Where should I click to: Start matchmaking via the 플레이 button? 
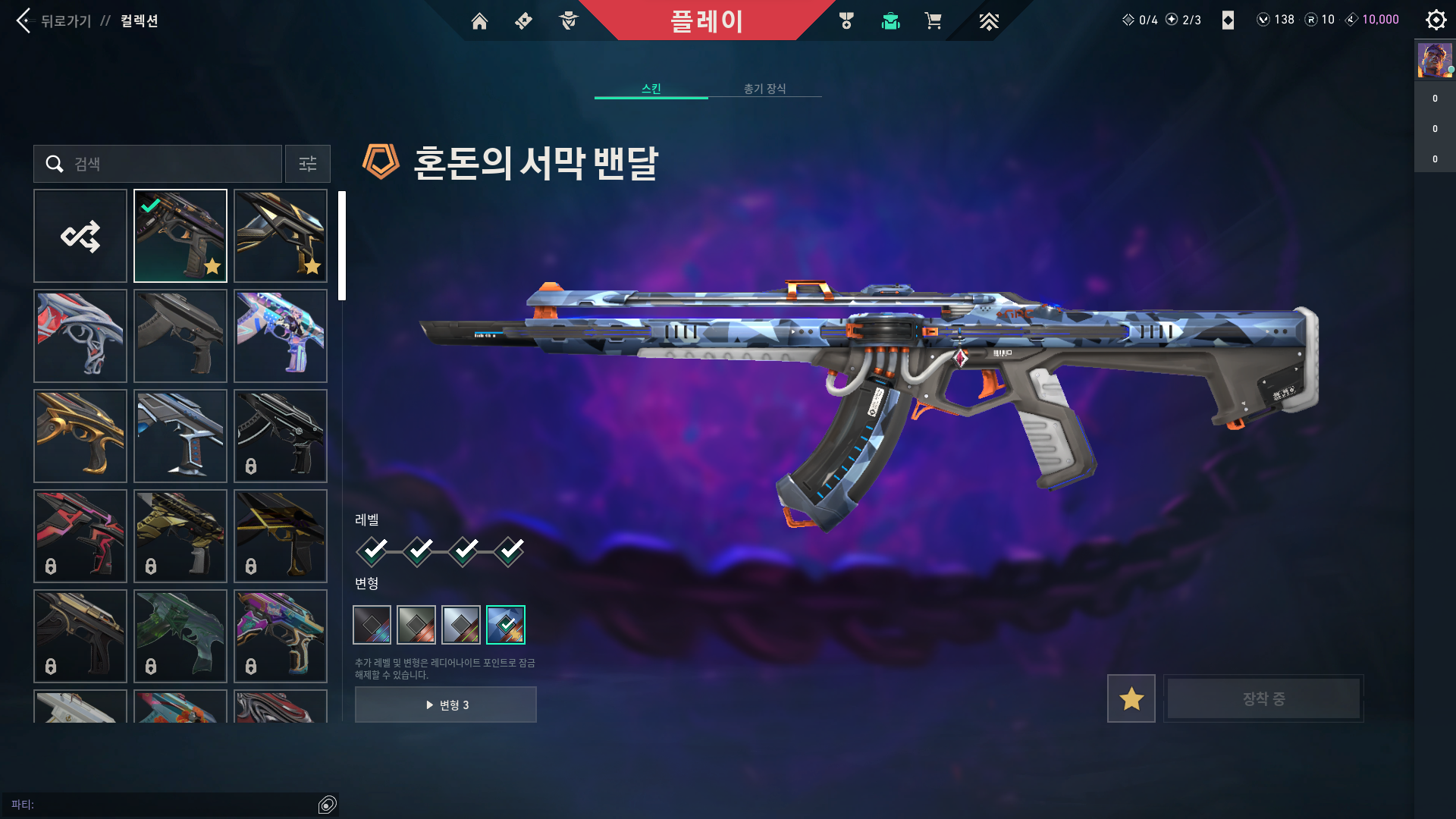[x=706, y=20]
